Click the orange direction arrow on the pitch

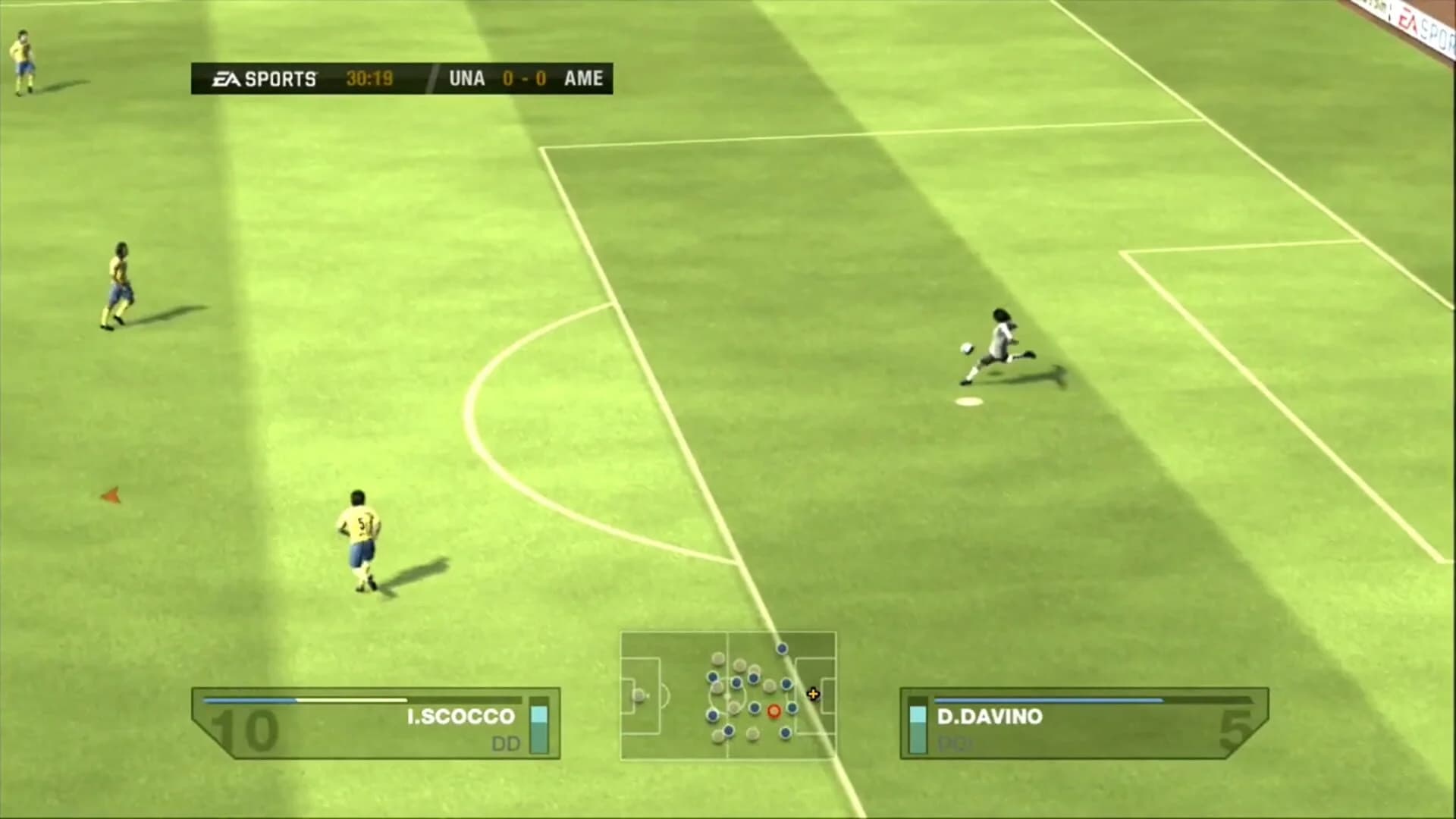[111, 495]
